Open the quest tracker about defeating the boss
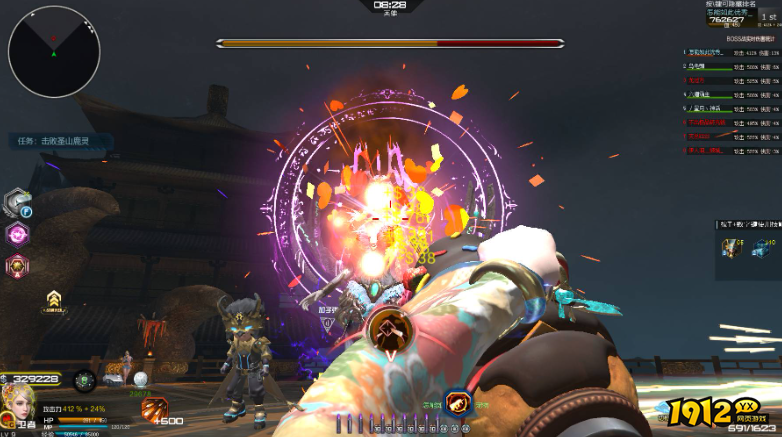Screen dimensions: 782x437 pos(60,142)
